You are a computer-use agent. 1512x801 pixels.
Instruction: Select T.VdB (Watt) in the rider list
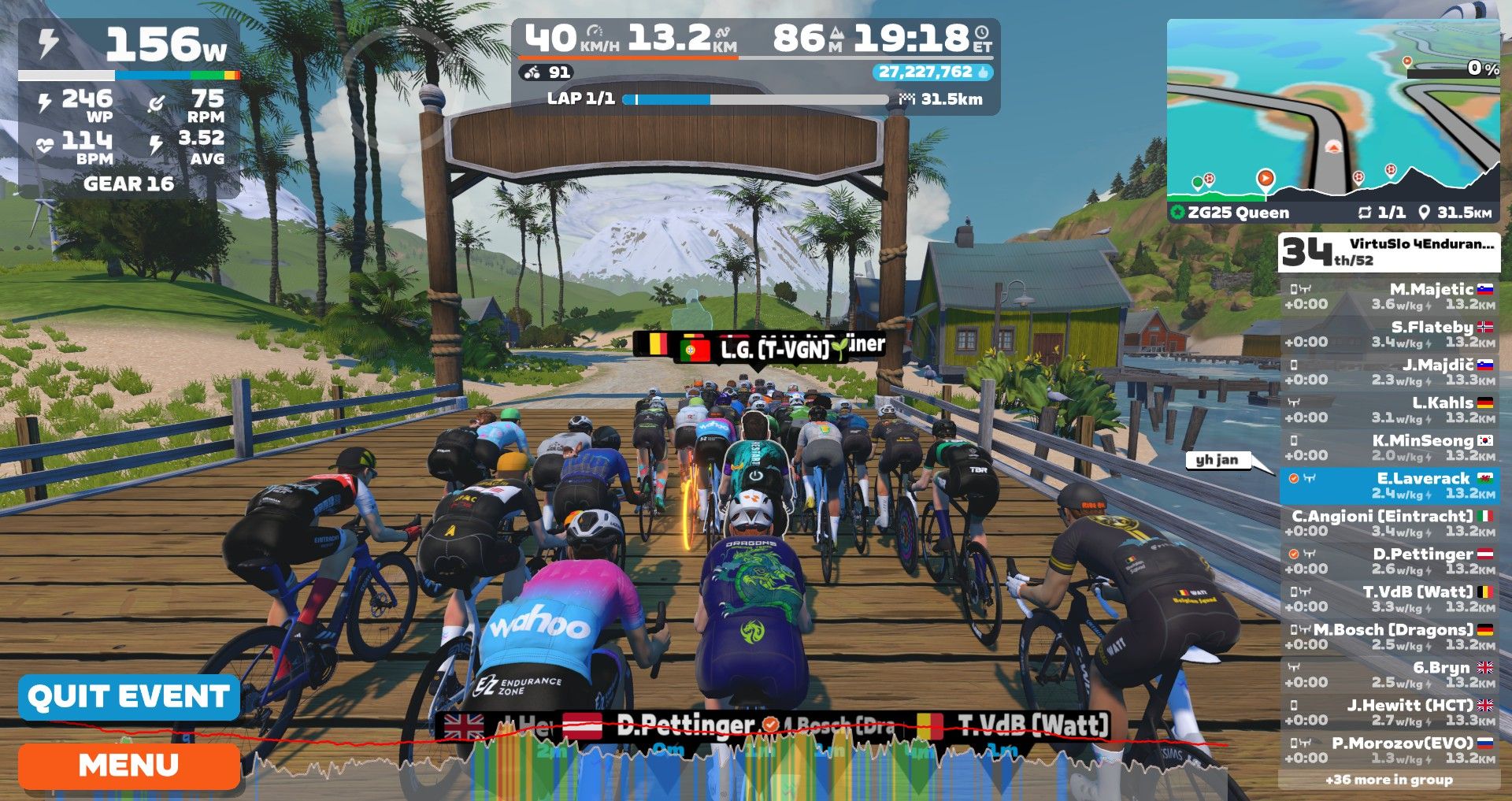point(1389,599)
